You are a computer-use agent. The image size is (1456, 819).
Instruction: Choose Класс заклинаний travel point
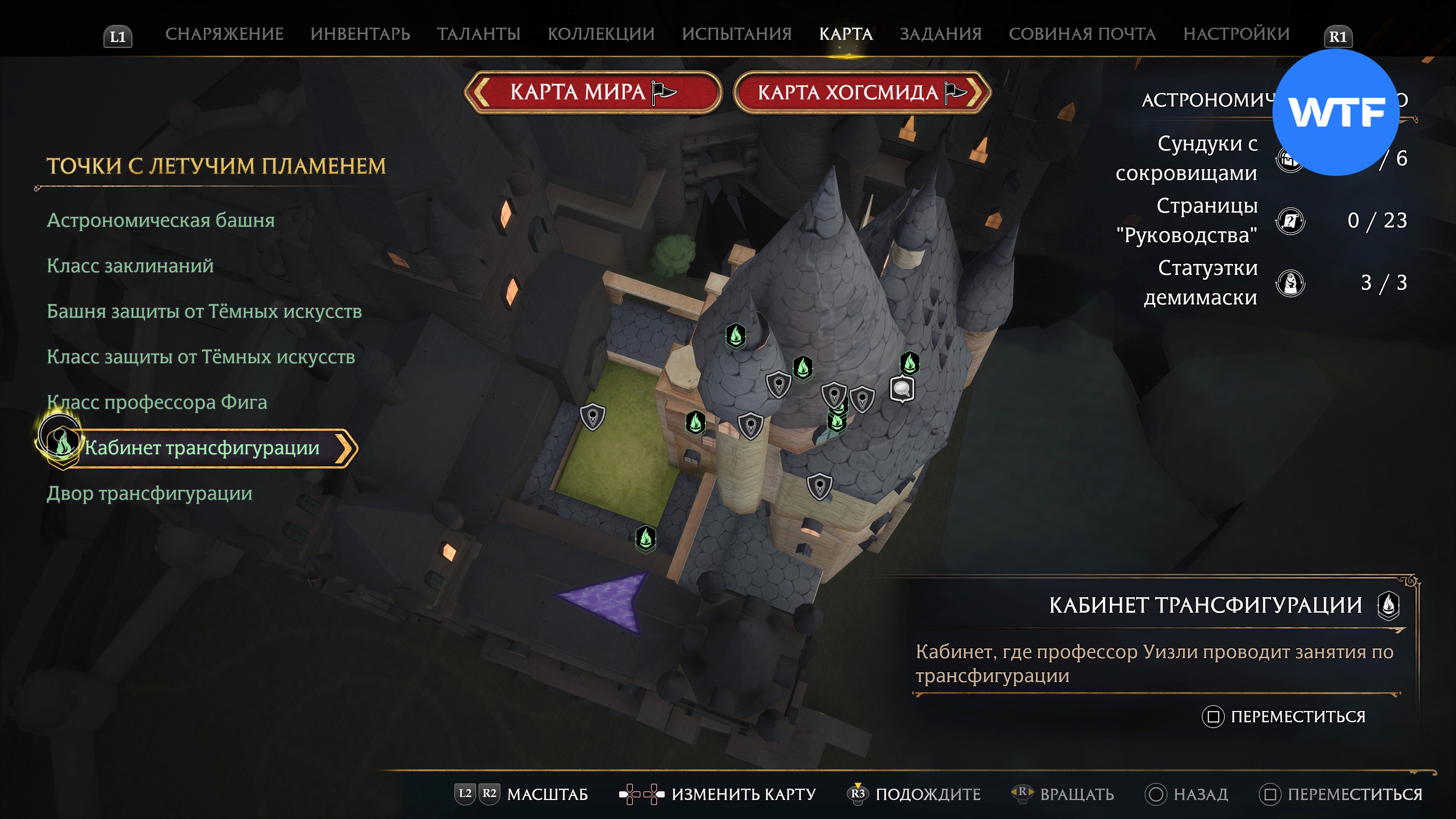click(130, 266)
